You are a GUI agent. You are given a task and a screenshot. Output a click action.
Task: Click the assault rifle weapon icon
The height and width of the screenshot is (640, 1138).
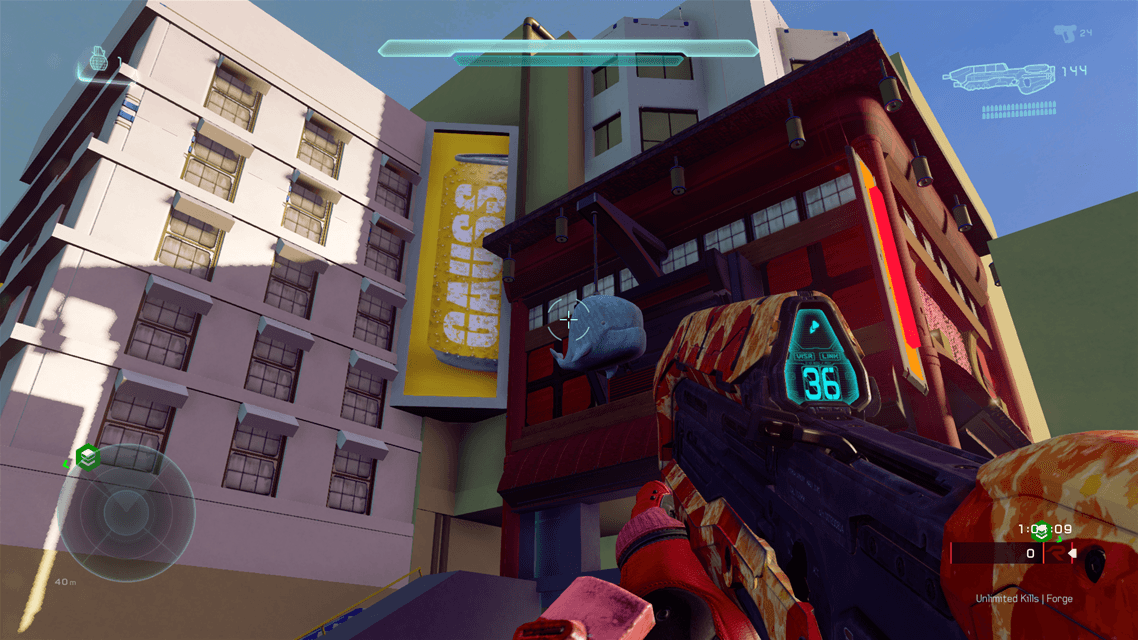1001,75
